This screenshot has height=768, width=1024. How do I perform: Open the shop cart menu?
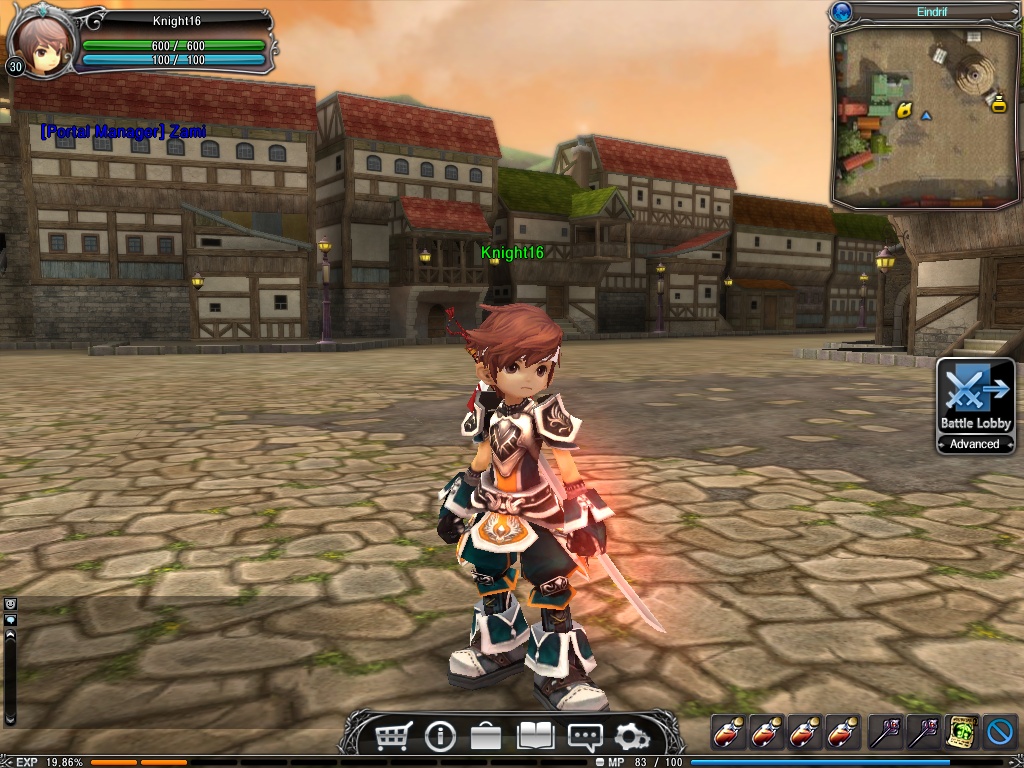(393, 738)
